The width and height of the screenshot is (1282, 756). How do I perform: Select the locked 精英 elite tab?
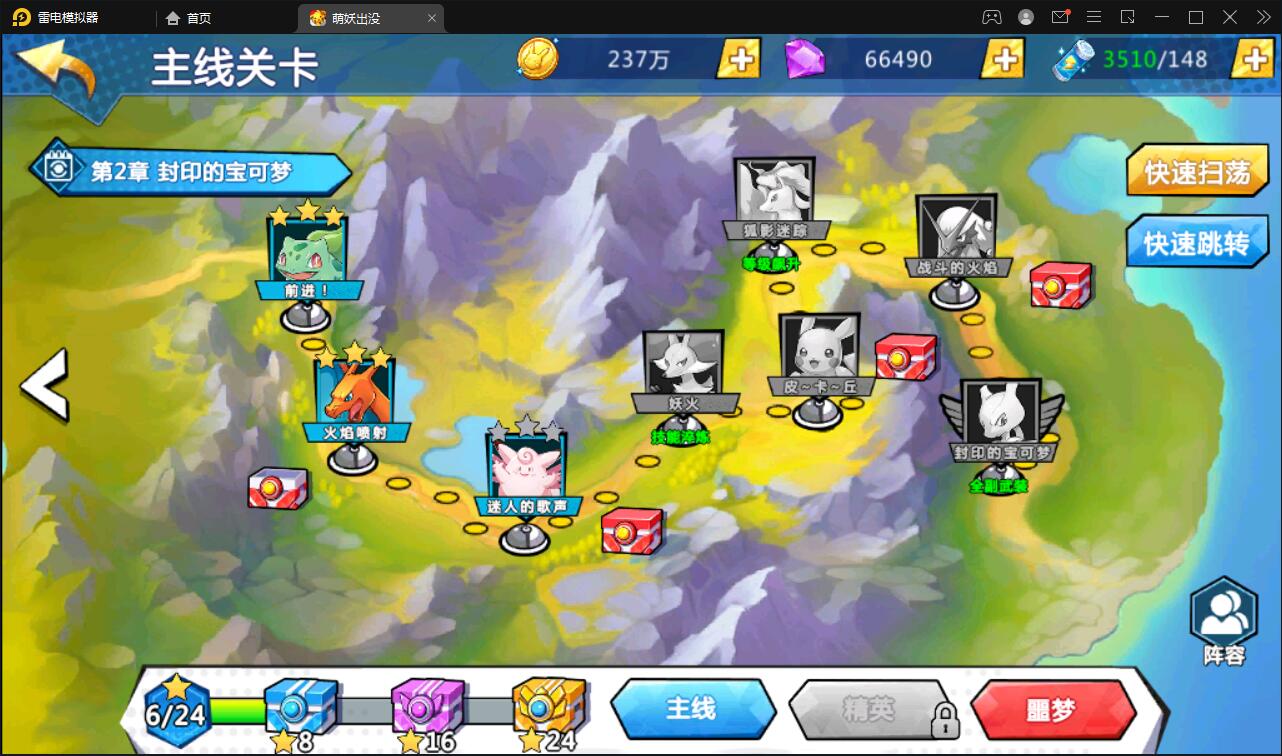(868, 709)
